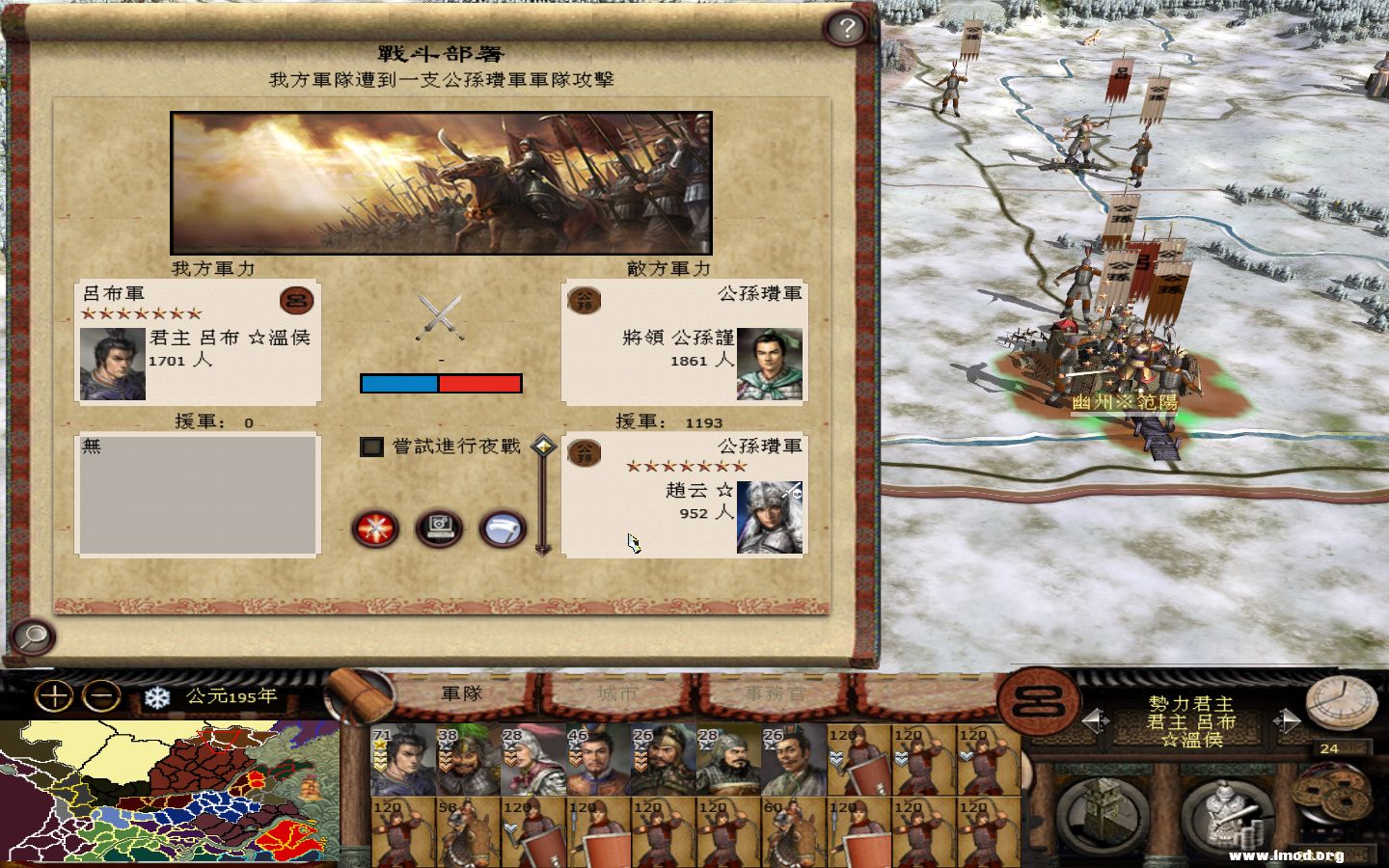
Task: Click the down arrow under the reinforcement slider
Action: (540, 550)
